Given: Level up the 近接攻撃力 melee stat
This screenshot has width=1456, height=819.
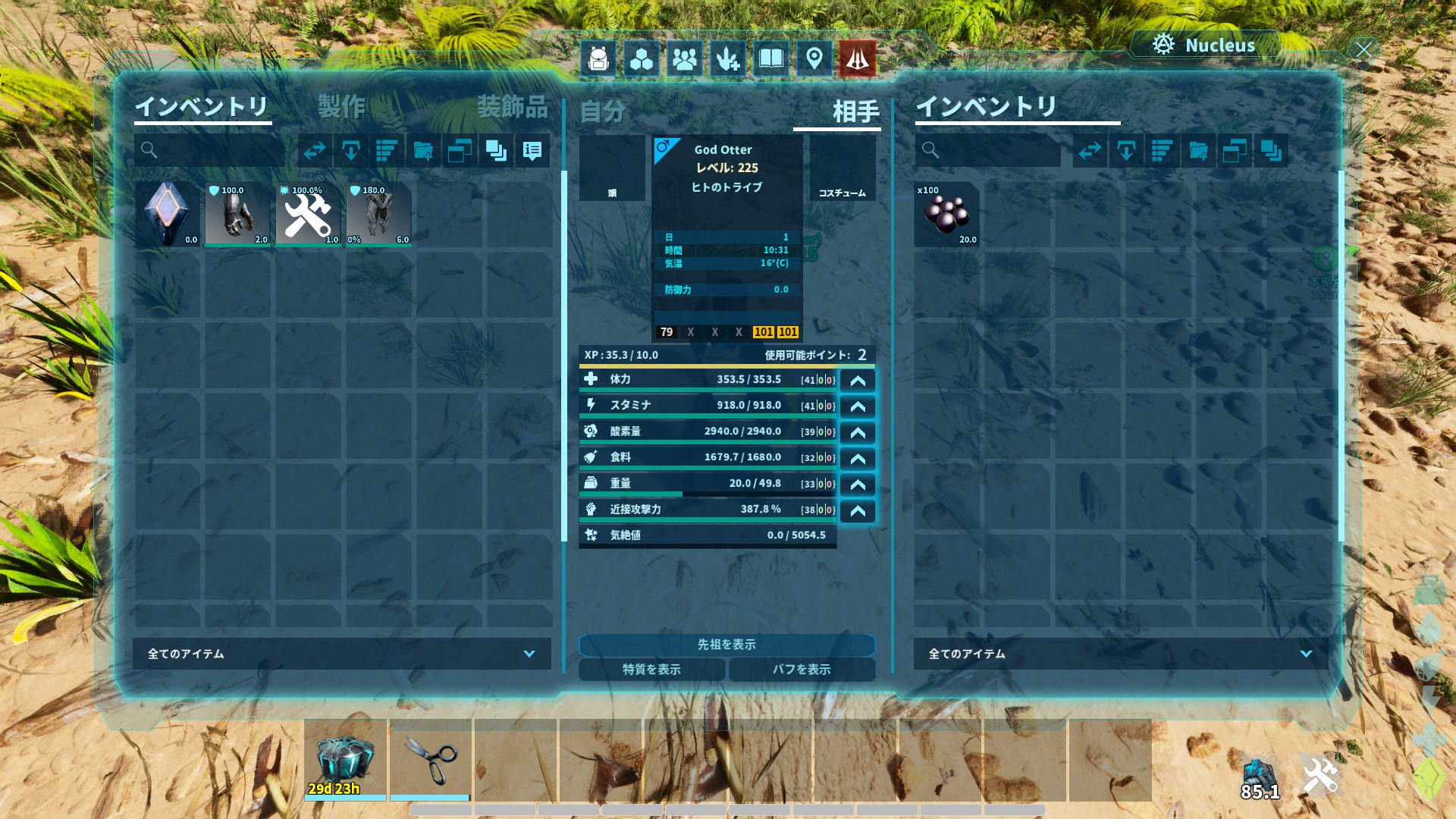Looking at the screenshot, I should click(858, 511).
